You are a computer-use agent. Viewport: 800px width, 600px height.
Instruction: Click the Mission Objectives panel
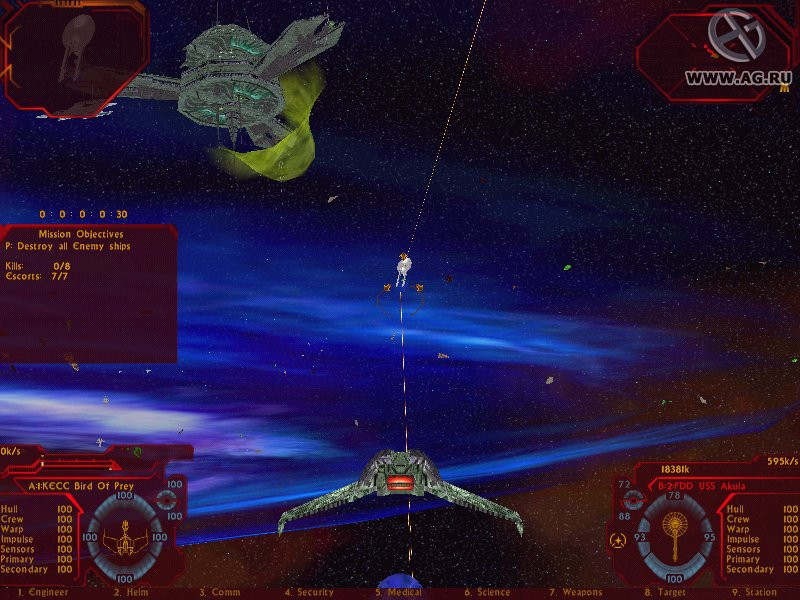point(88,292)
